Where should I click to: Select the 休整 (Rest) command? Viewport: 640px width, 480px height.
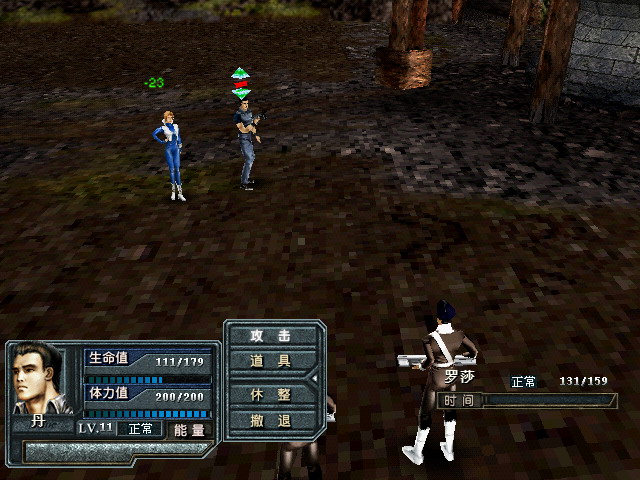[x=270, y=394]
